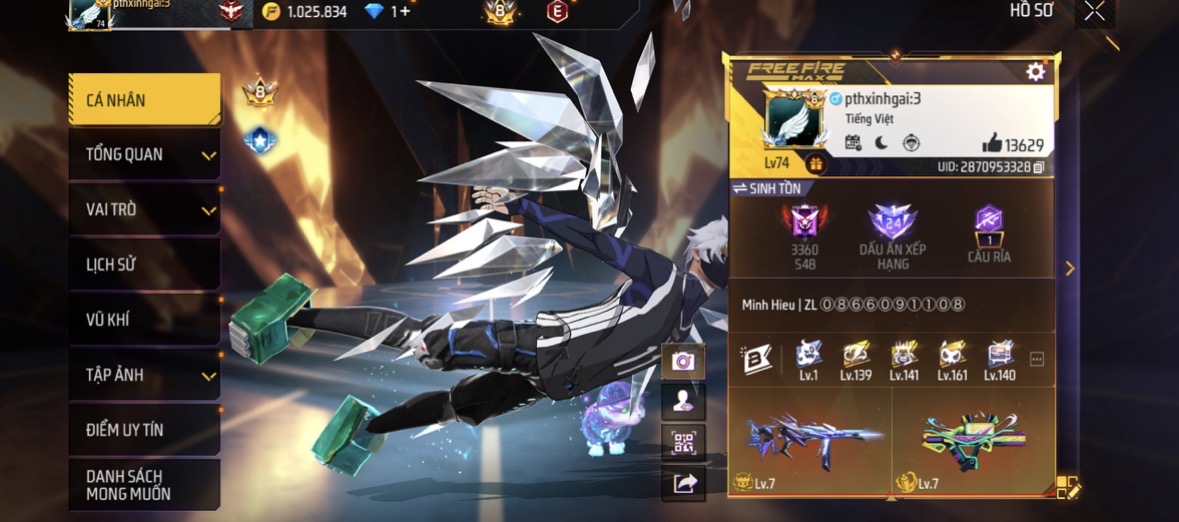Viewport: 1179px width, 522px height.
Task: Open profile settings gear icon
Action: tap(1035, 72)
